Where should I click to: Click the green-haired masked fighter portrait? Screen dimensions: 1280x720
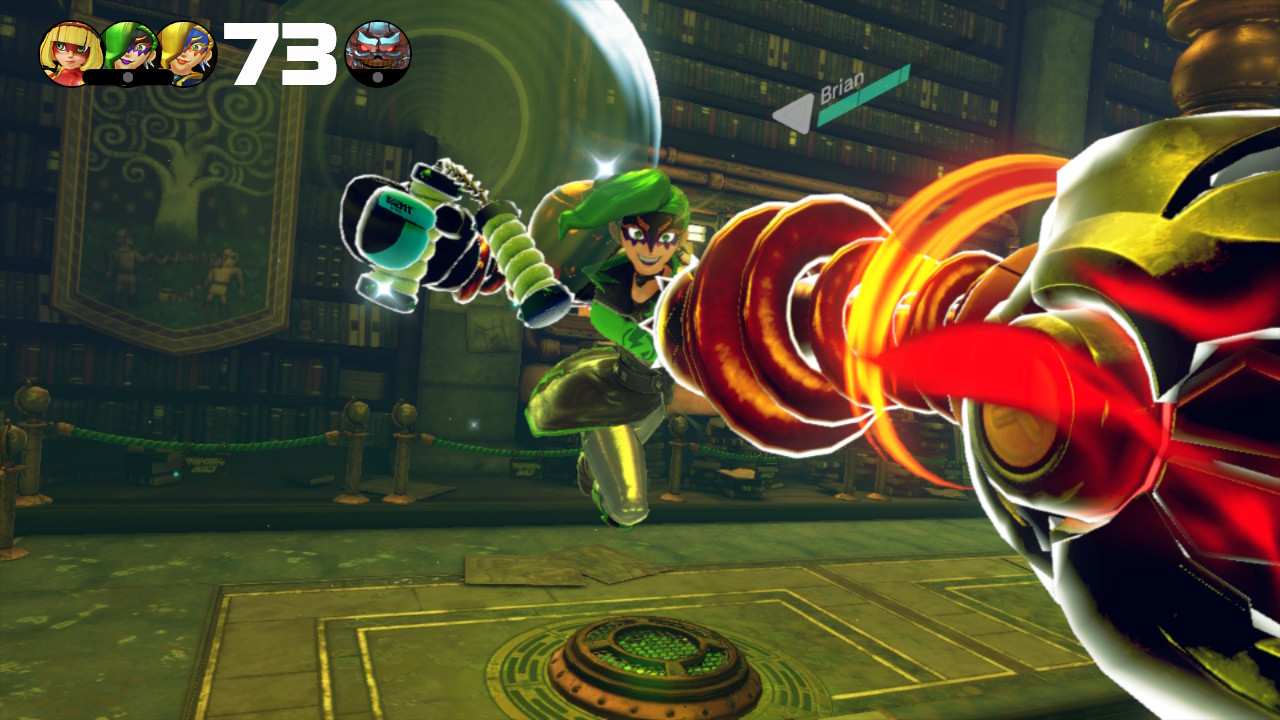[130, 51]
